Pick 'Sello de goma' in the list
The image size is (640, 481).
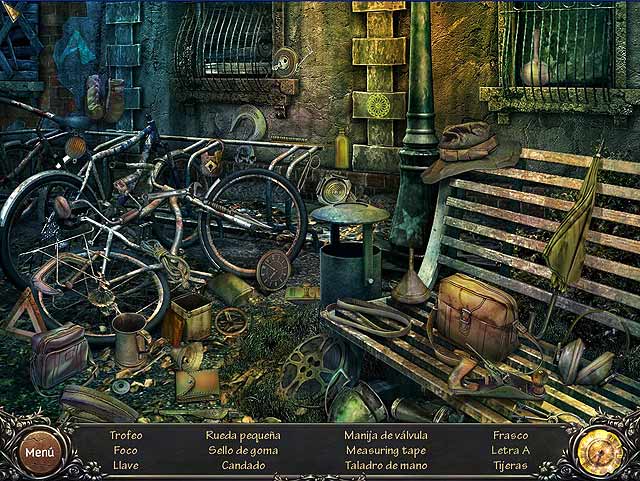[243, 450]
